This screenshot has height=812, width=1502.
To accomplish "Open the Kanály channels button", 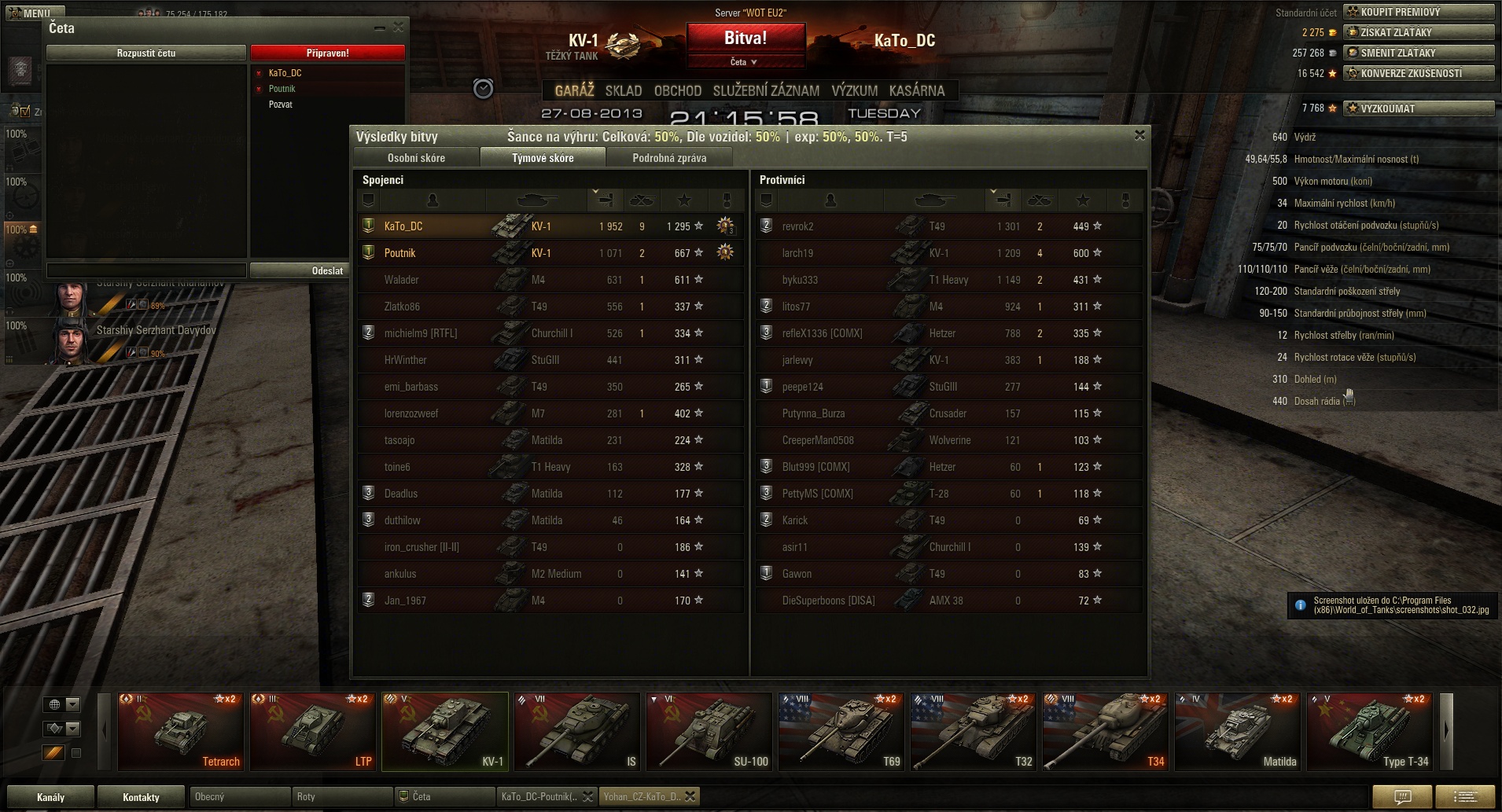I will pos(50,796).
